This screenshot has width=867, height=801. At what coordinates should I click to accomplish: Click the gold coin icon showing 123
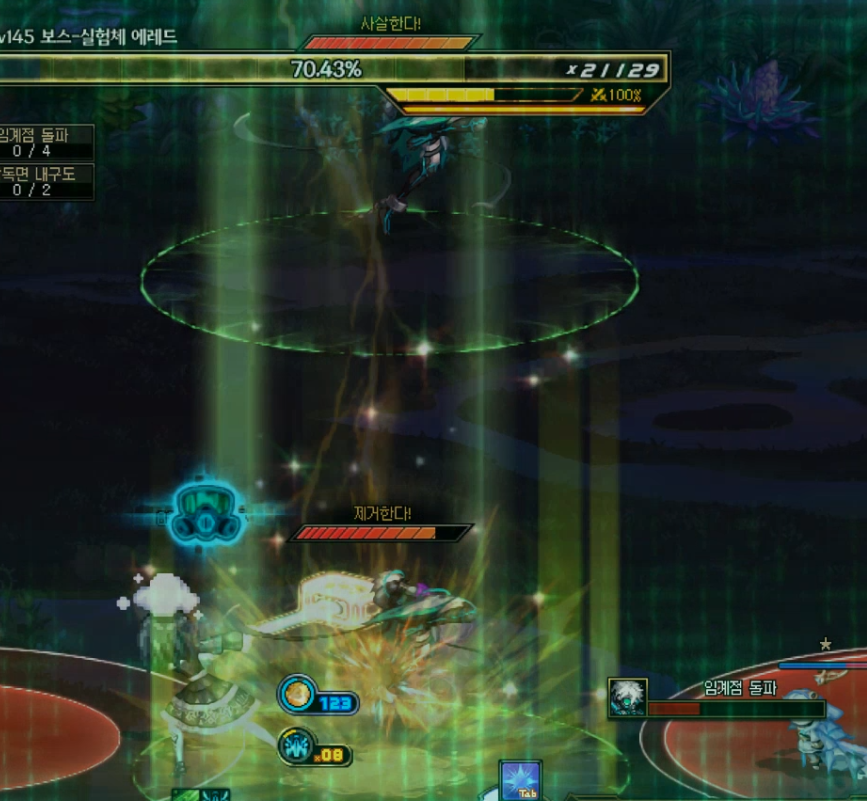click(297, 694)
